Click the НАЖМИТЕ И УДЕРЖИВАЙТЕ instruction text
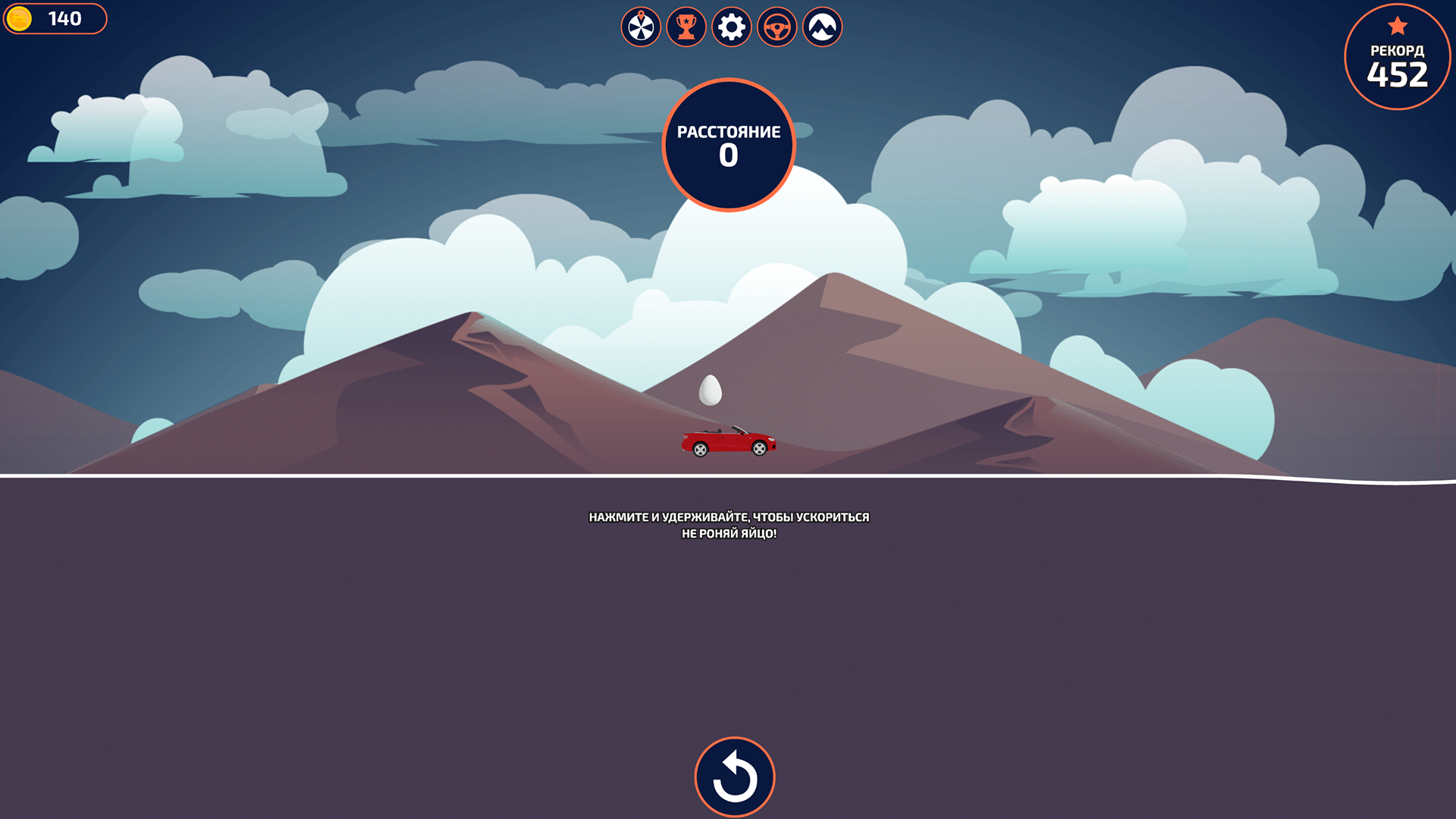 (x=729, y=516)
